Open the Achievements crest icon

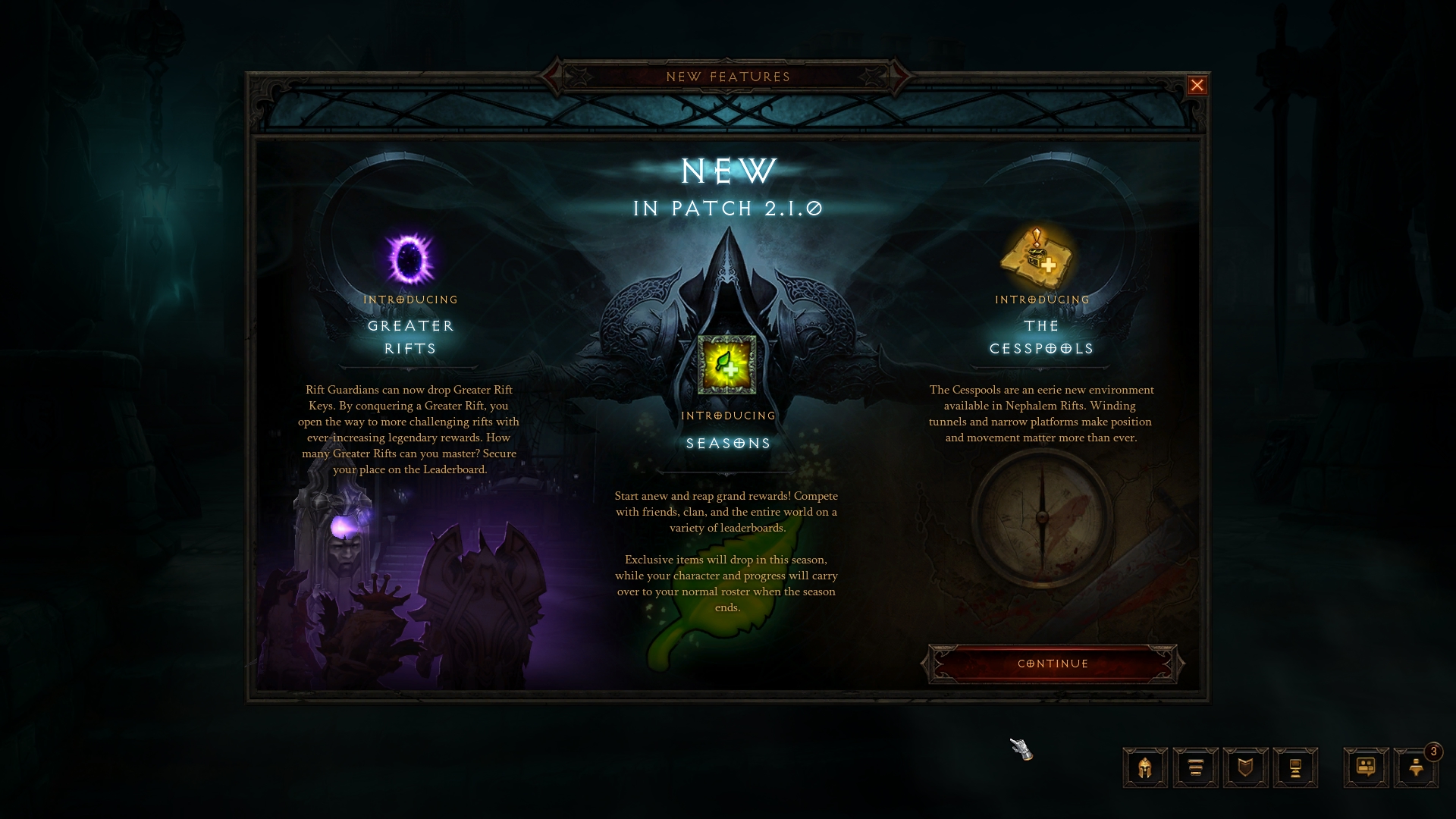1244,767
